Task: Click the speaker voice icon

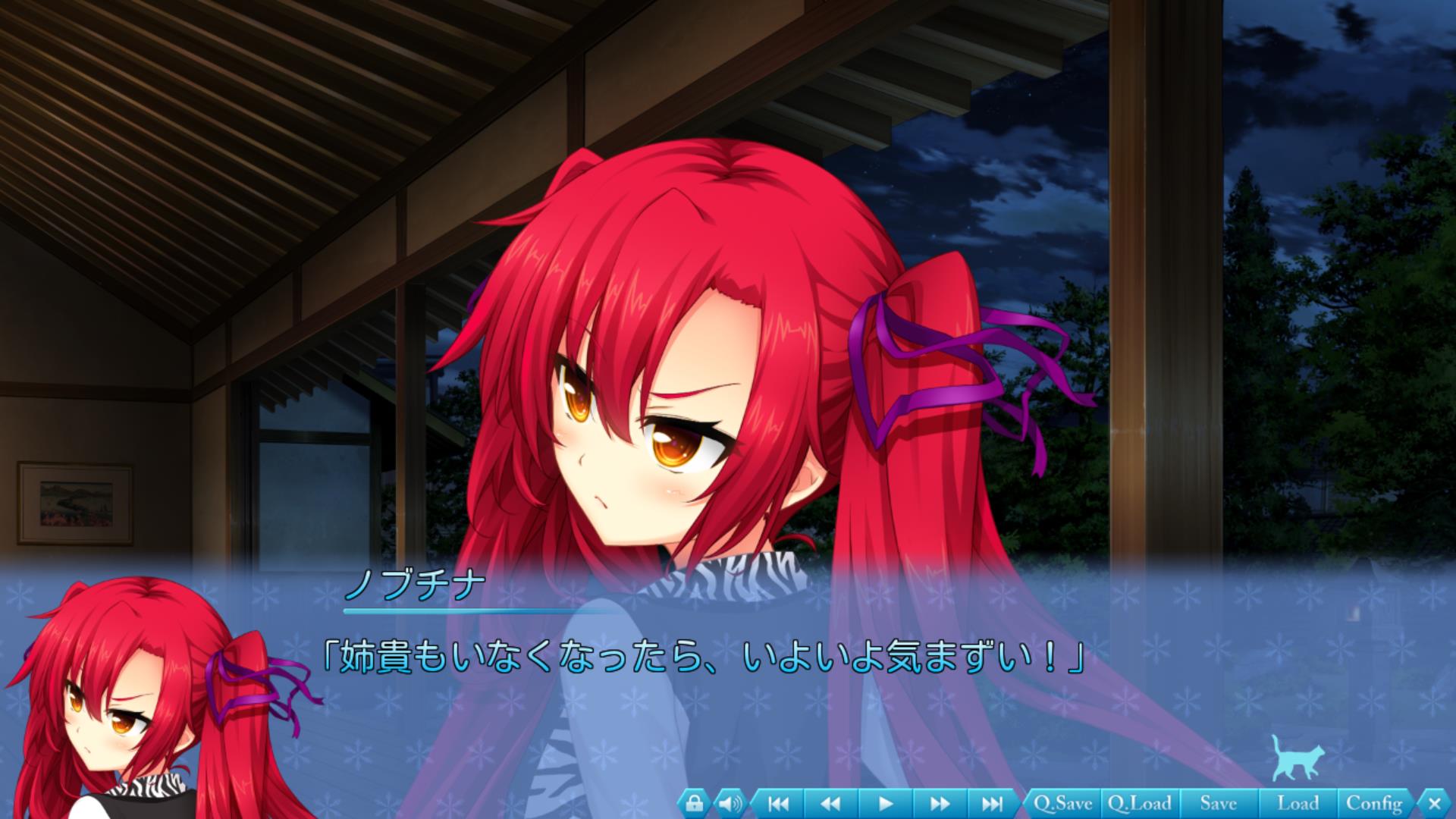Action: click(730, 802)
